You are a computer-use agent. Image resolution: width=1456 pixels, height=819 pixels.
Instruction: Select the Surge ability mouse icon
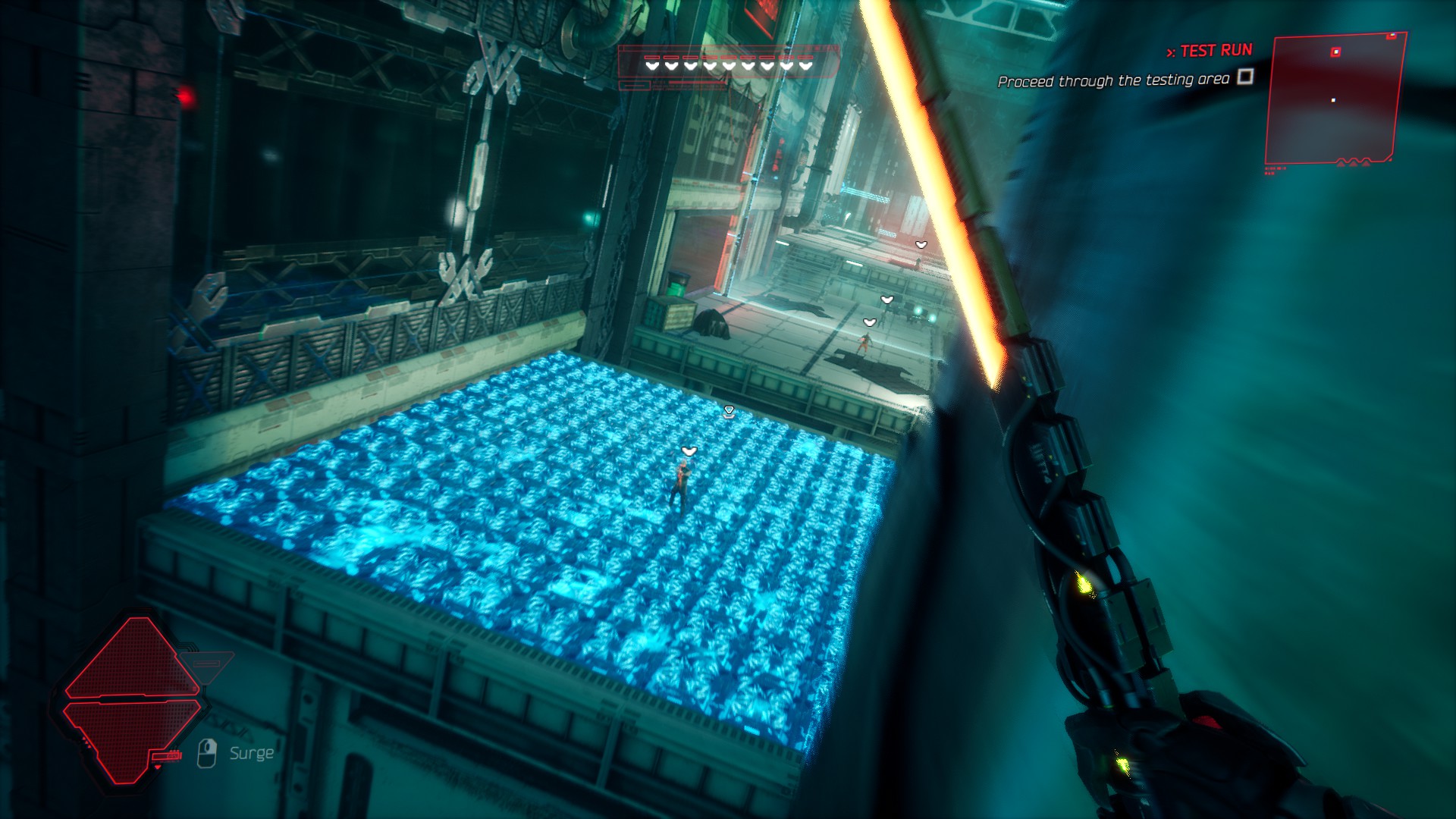point(207,753)
